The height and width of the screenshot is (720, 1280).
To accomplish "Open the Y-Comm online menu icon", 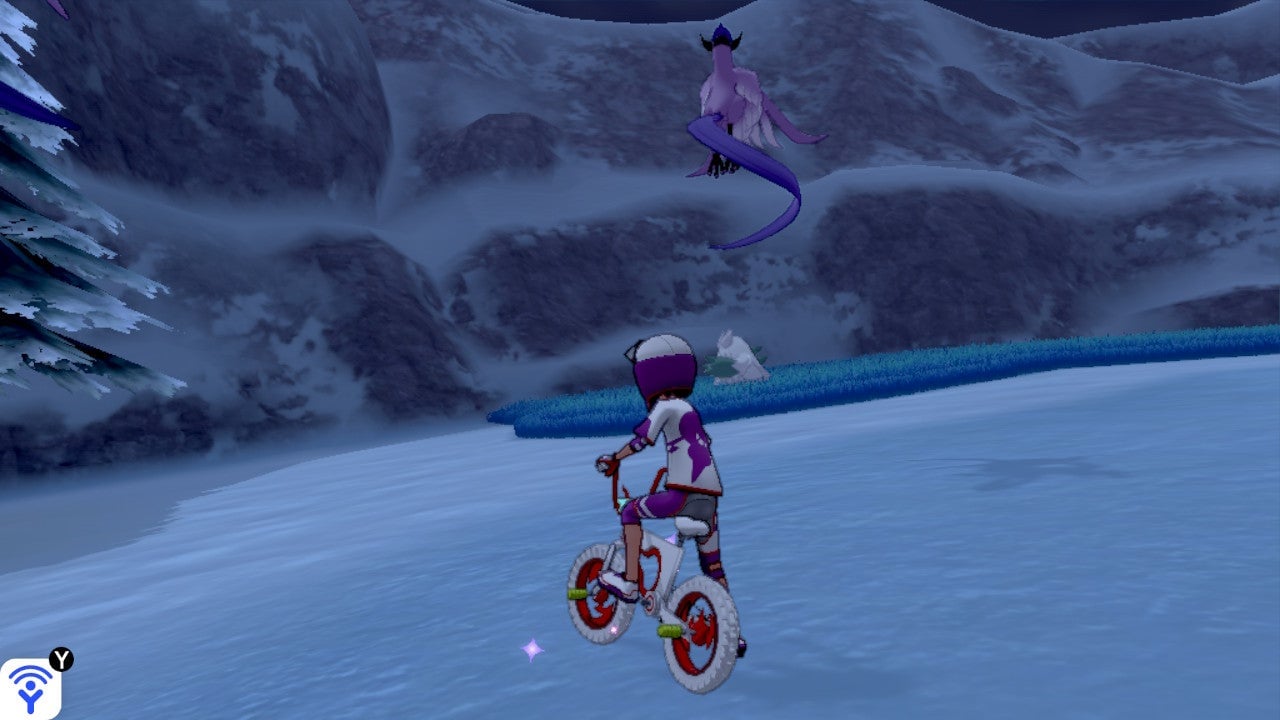I will pyautogui.click(x=30, y=688).
